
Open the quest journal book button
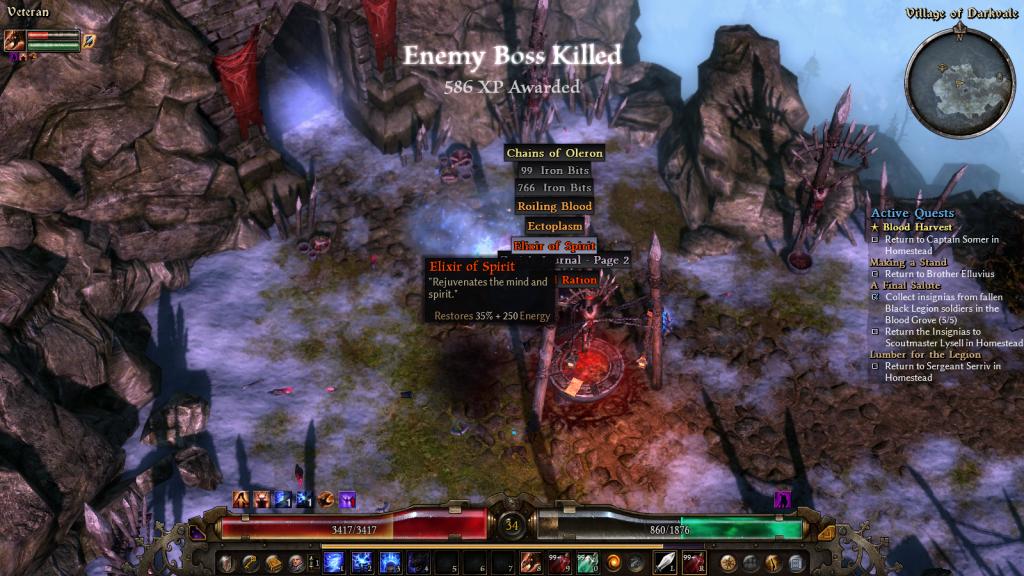coord(273,561)
